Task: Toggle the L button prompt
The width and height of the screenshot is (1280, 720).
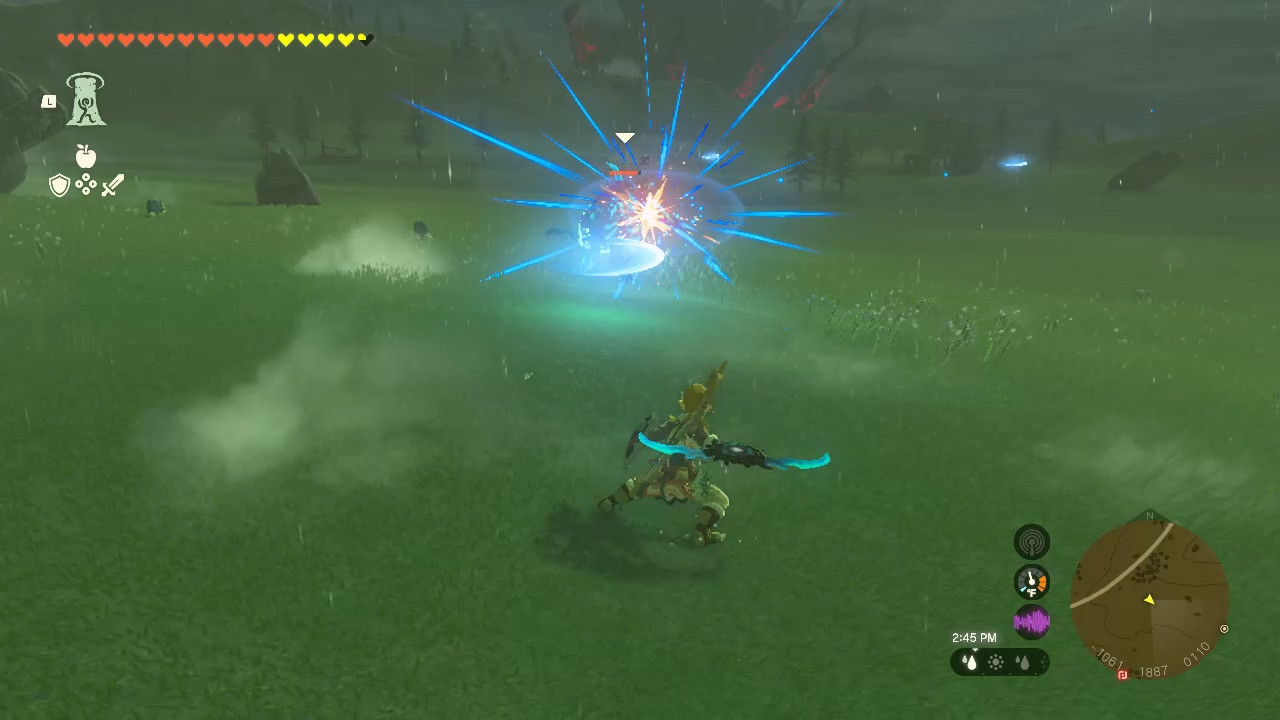Action: tap(48, 101)
